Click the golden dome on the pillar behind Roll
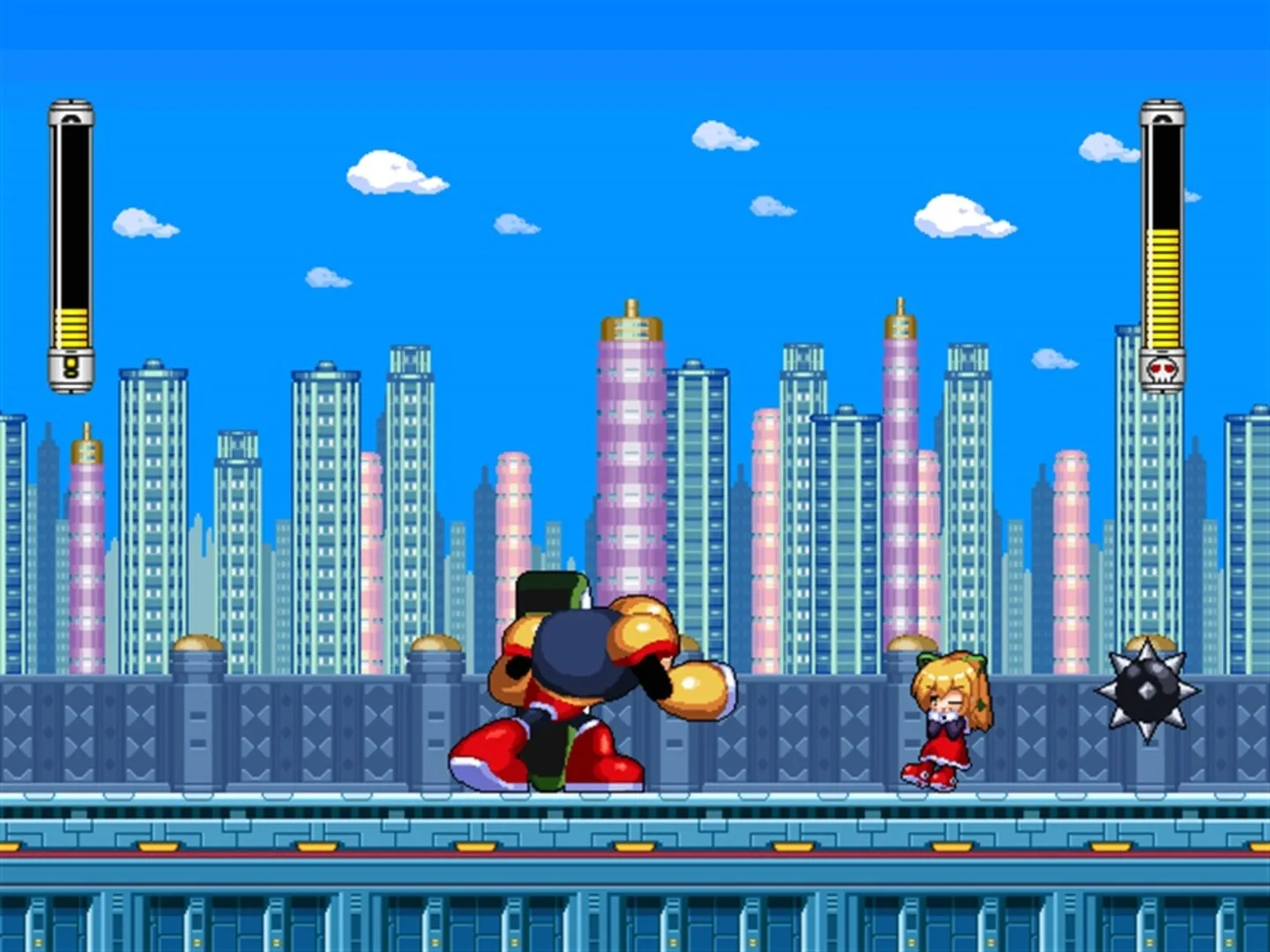The height and width of the screenshot is (952, 1270). 912,642
